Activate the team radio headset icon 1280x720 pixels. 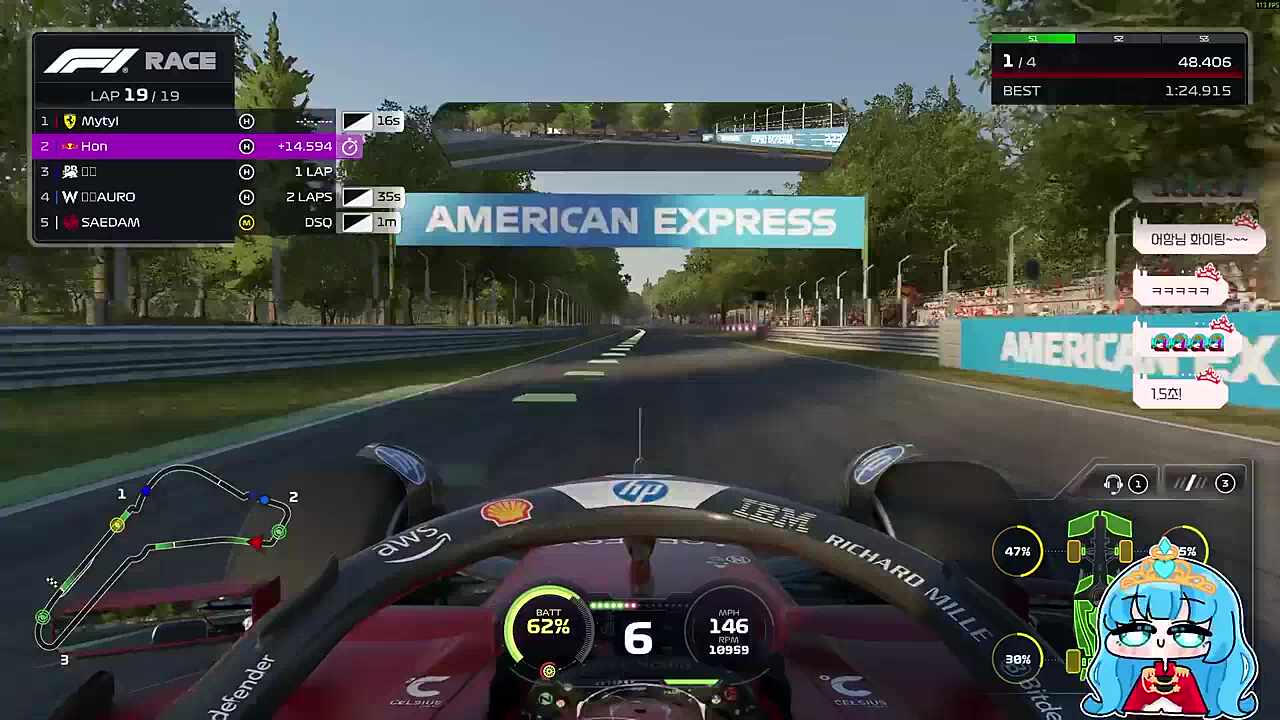(x=1113, y=484)
